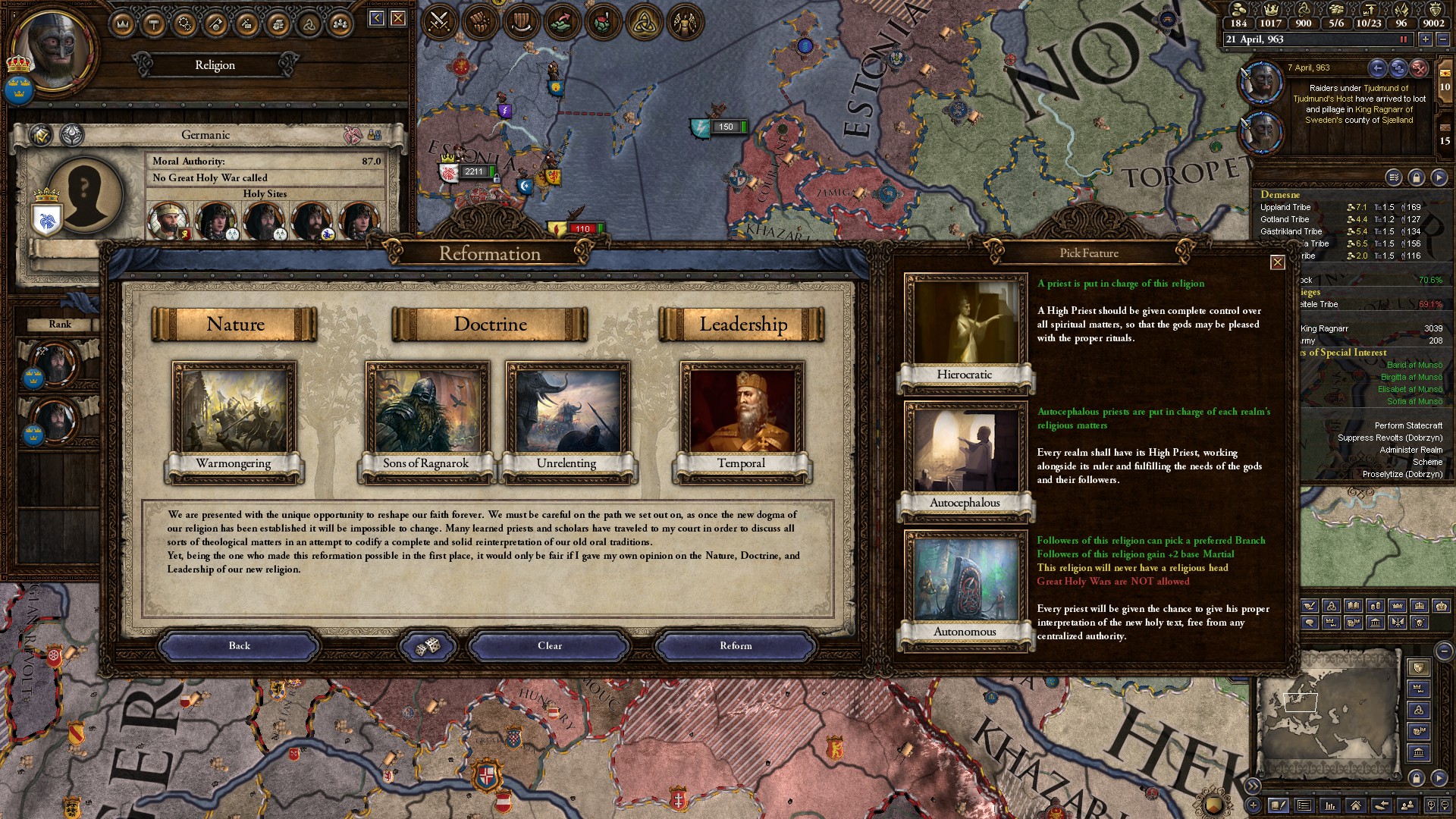Viewport: 1456px width, 819px height.
Task: Open the crossed swords military tab
Action: point(440,22)
